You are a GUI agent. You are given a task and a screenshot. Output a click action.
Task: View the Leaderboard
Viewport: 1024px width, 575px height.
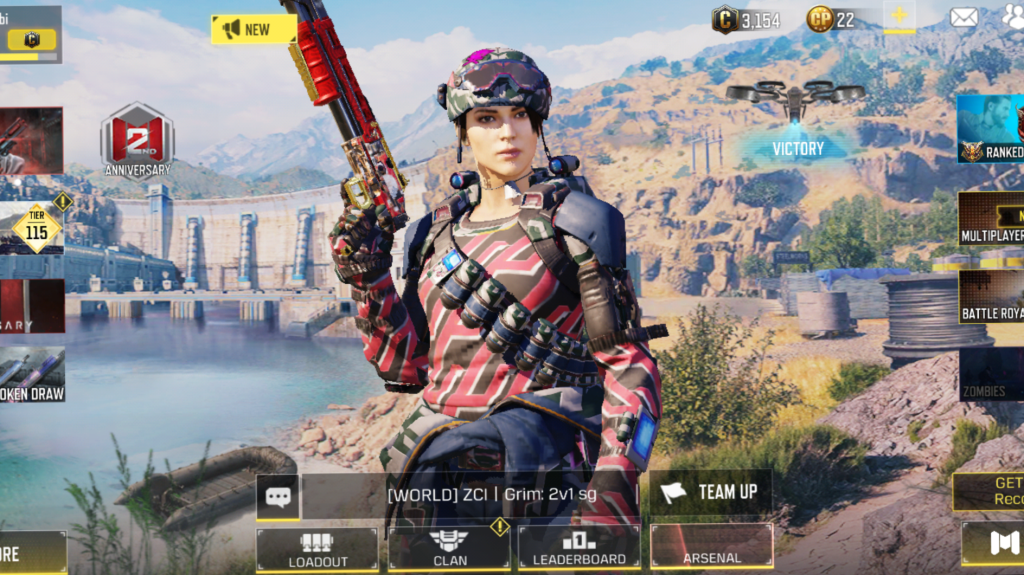click(x=579, y=549)
